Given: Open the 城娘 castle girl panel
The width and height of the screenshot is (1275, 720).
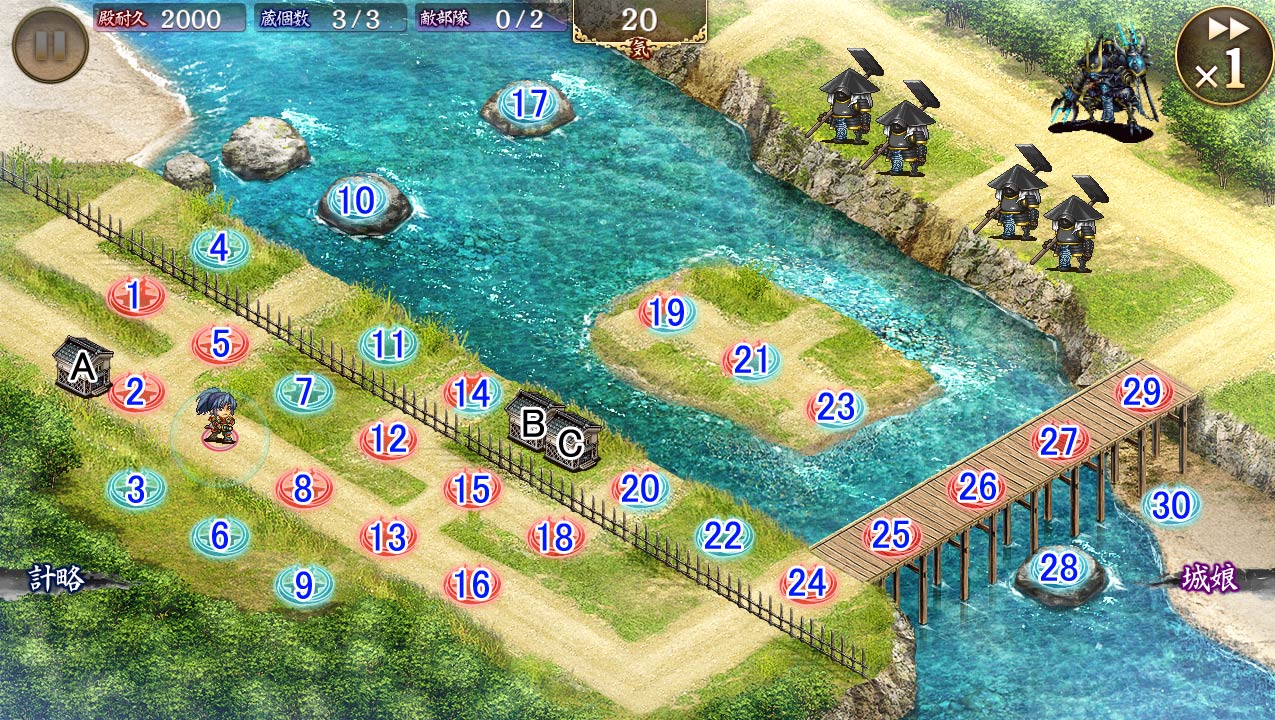Looking at the screenshot, I should 1209,579.
